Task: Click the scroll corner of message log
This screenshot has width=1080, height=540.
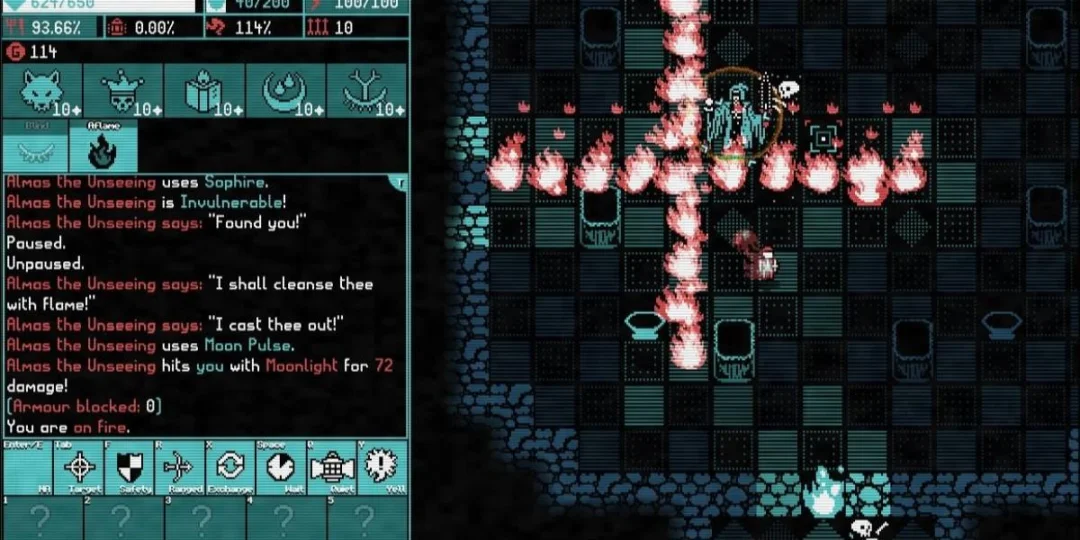Action: (x=401, y=182)
